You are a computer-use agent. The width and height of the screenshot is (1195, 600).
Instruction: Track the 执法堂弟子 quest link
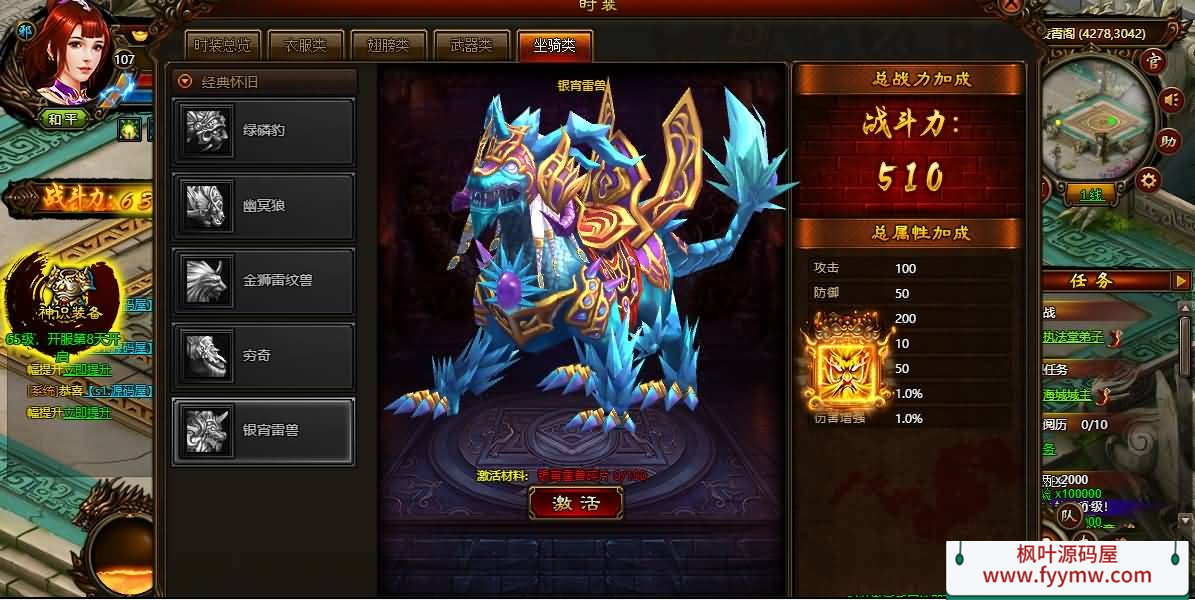1074,337
